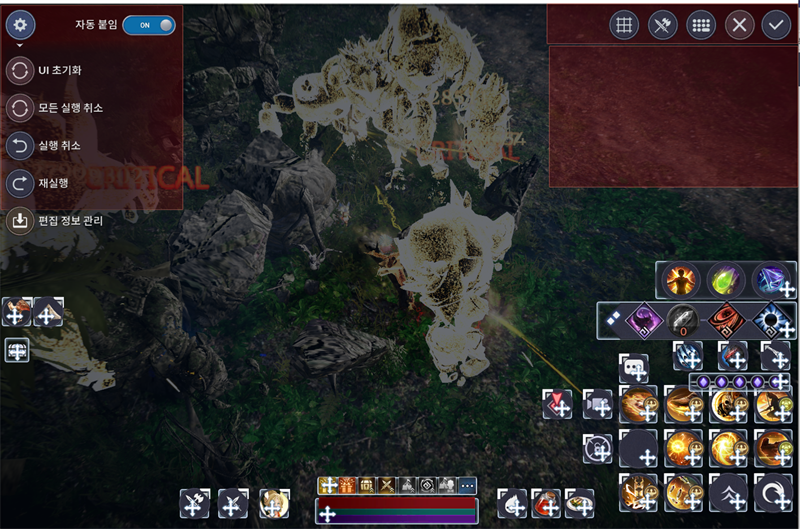The height and width of the screenshot is (529, 800).
Task: Click the gear settings icon
Action: [x=20, y=25]
